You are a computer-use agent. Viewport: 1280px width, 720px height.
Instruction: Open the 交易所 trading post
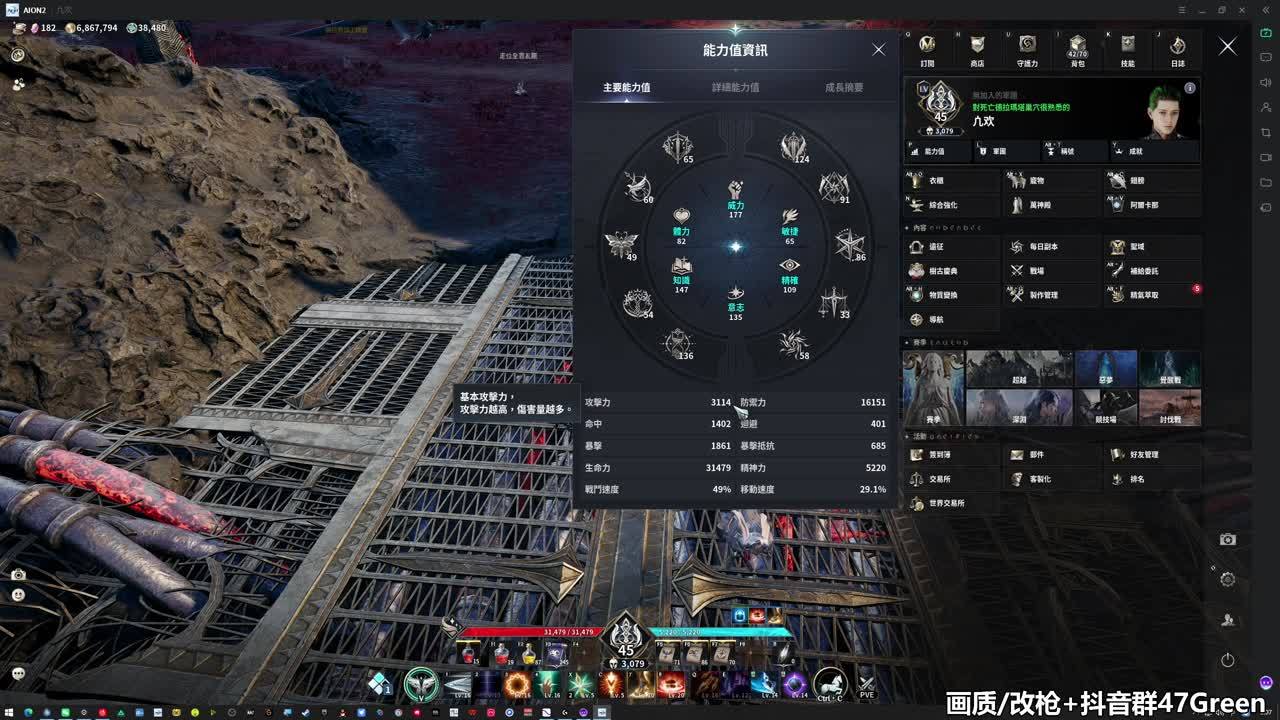[950, 479]
